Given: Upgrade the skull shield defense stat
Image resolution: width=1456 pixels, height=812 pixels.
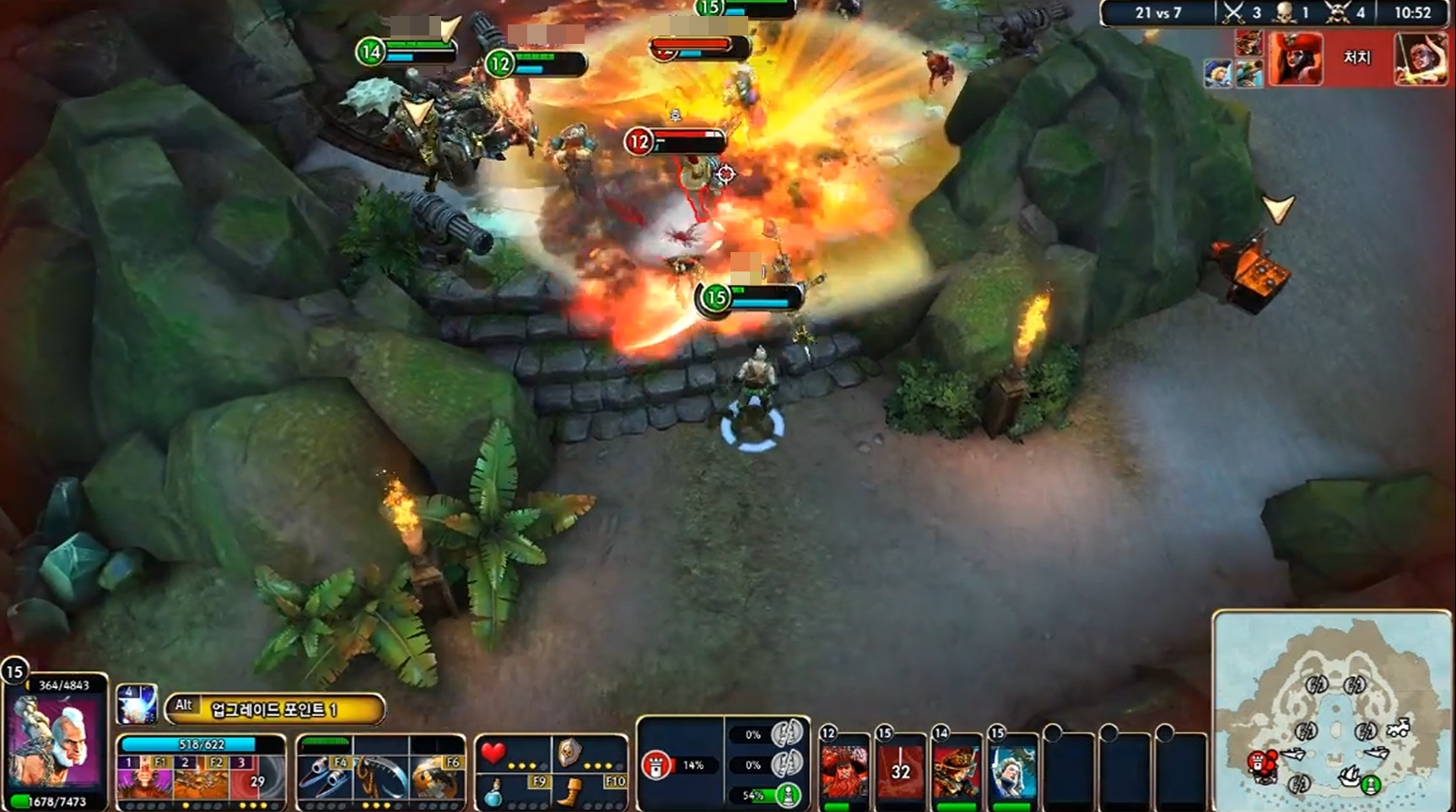Looking at the screenshot, I should [x=569, y=752].
